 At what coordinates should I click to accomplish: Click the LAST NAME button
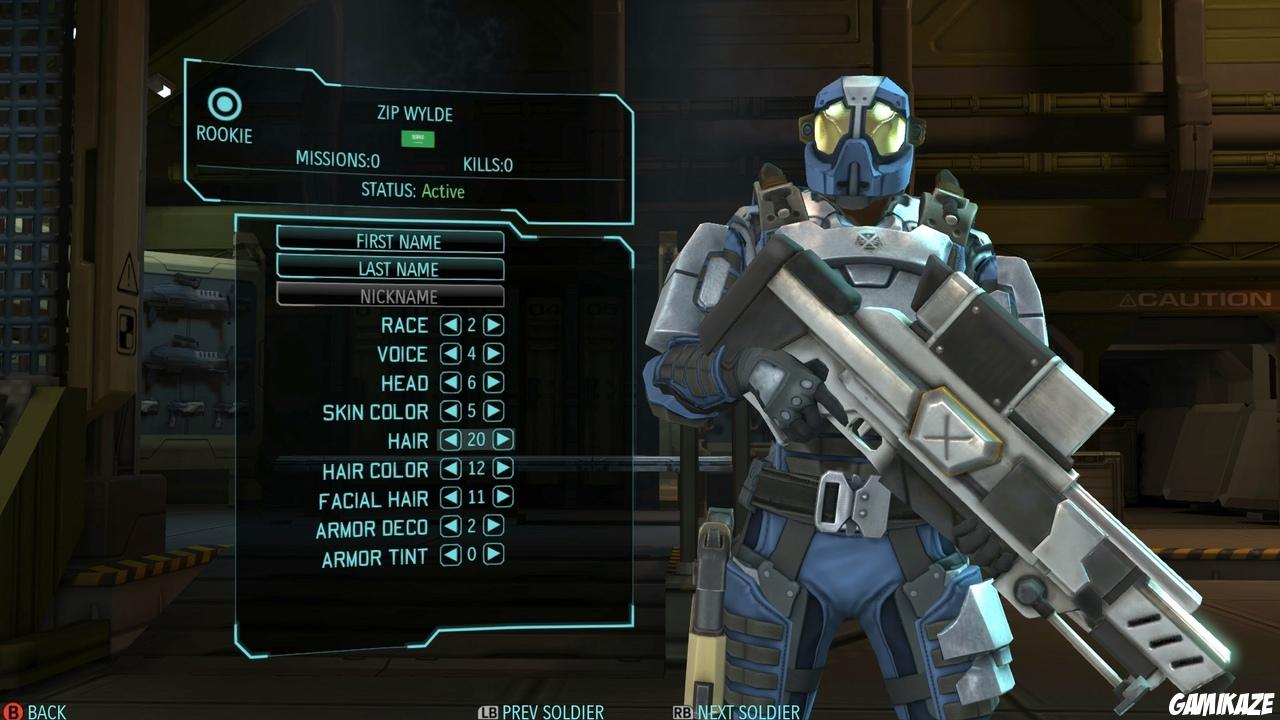399,269
